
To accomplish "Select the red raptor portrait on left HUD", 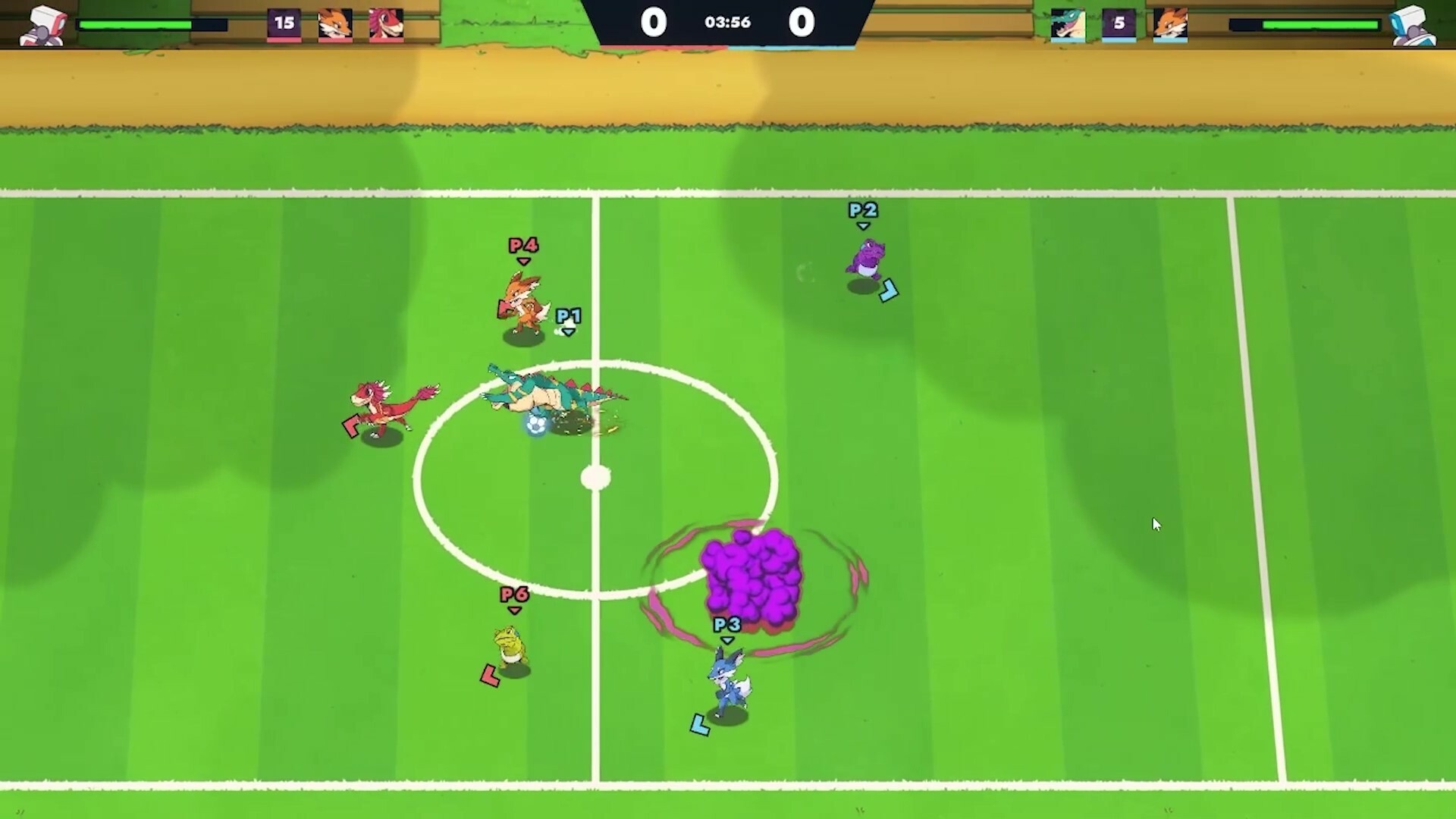I will click(x=386, y=24).
